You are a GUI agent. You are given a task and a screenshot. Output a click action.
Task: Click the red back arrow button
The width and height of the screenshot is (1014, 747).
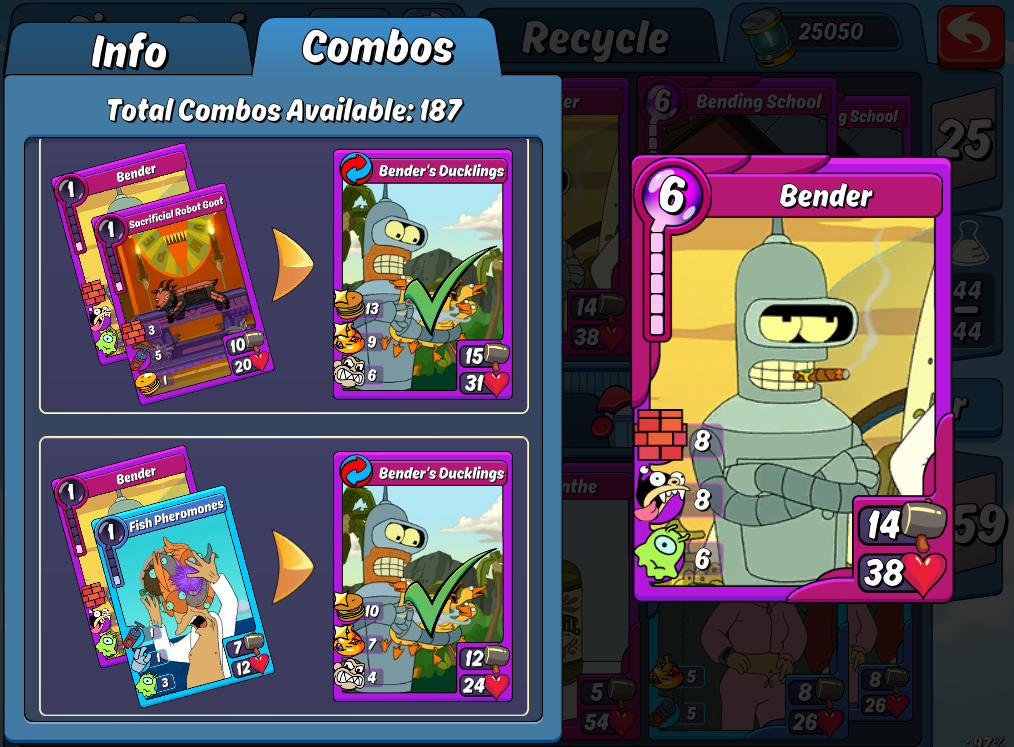point(969,37)
